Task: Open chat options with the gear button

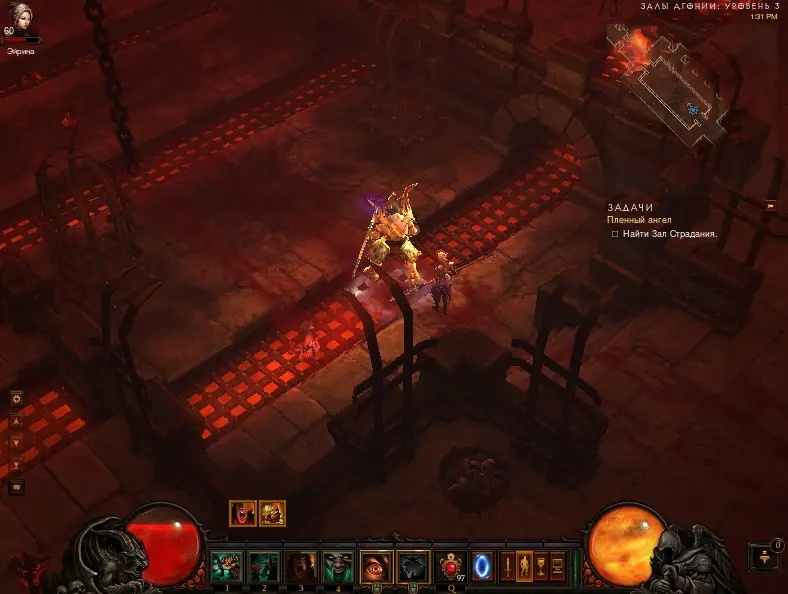Action: coord(16,398)
